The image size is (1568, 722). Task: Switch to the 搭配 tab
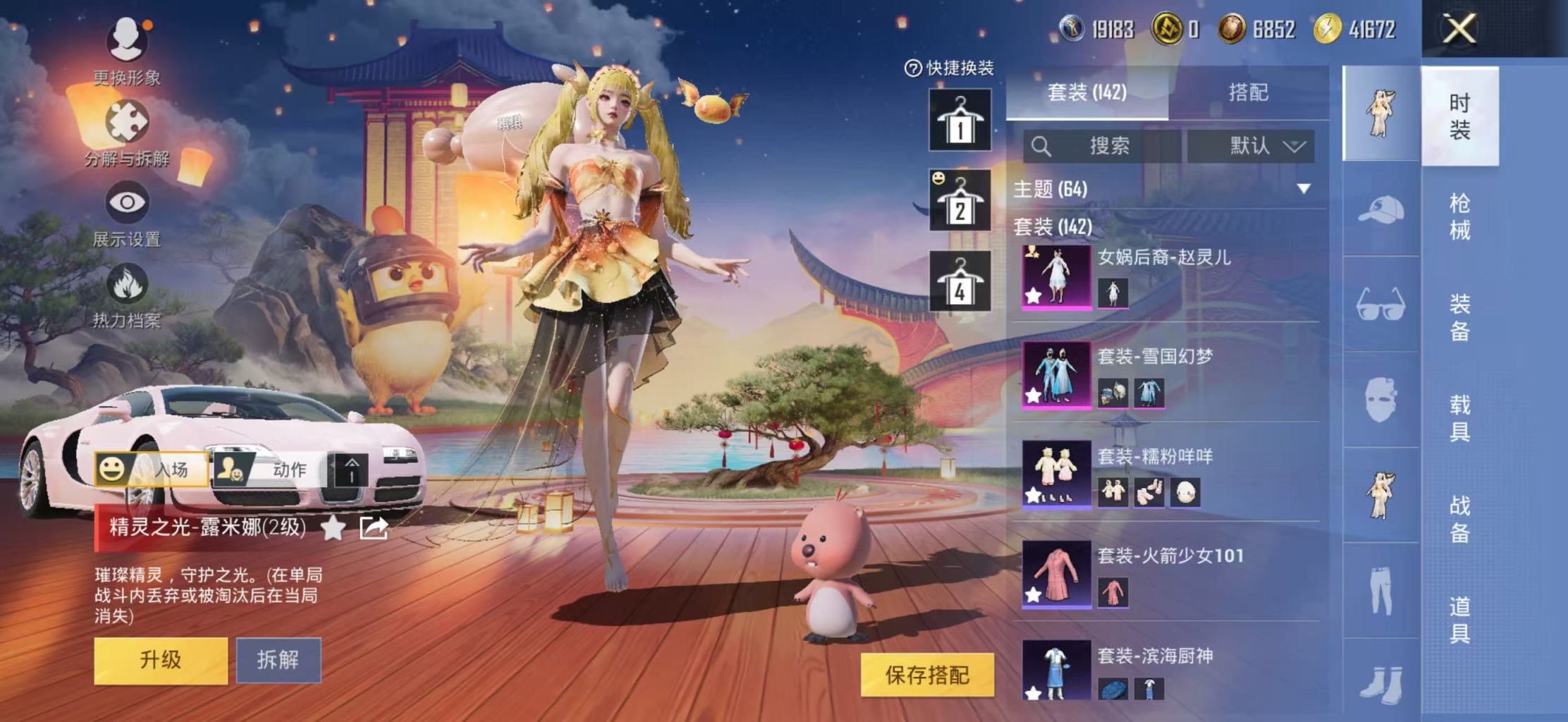pyautogui.click(x=1248, y=92)
